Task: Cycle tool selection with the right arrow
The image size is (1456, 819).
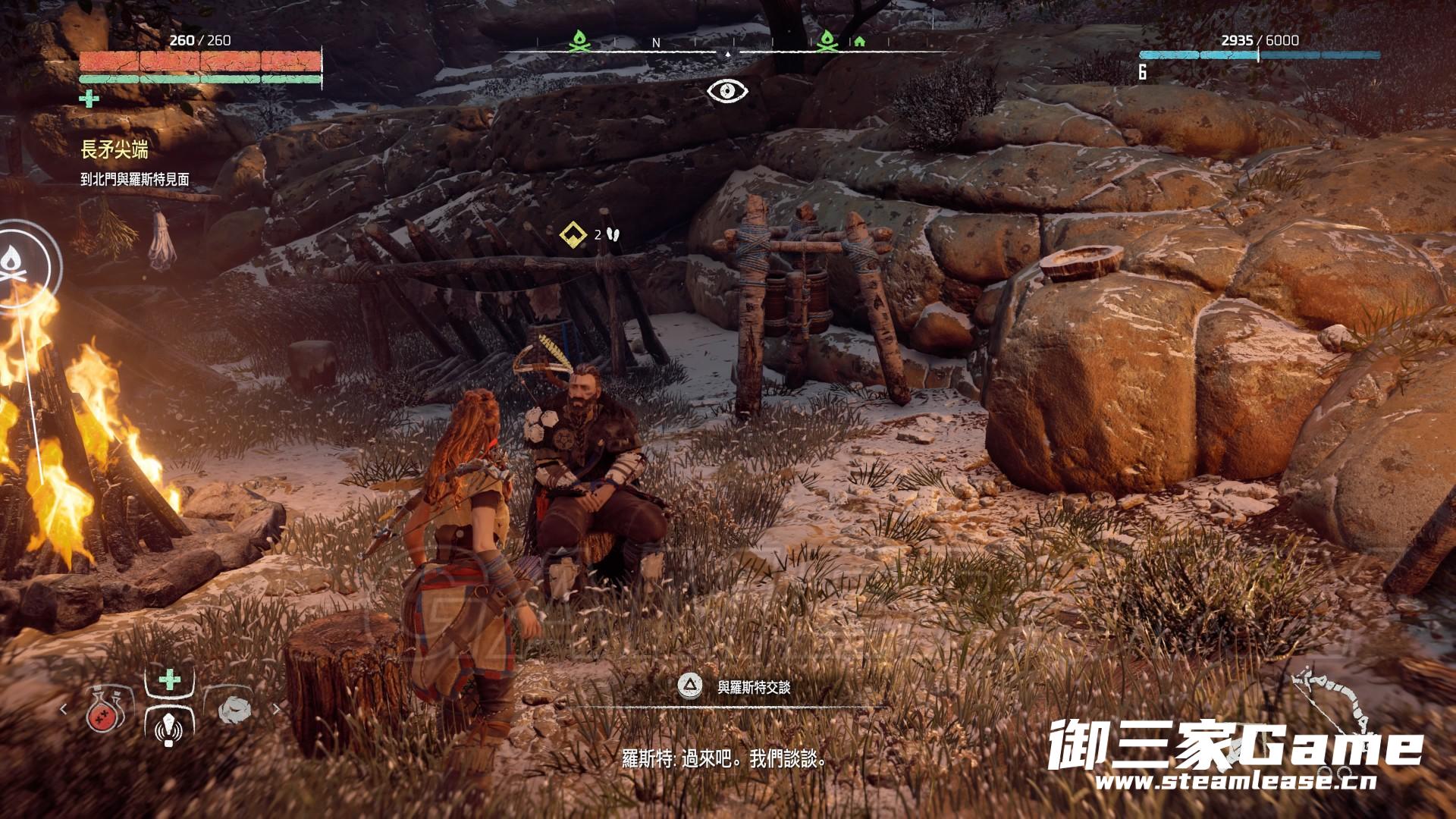Action: point(276,709)
